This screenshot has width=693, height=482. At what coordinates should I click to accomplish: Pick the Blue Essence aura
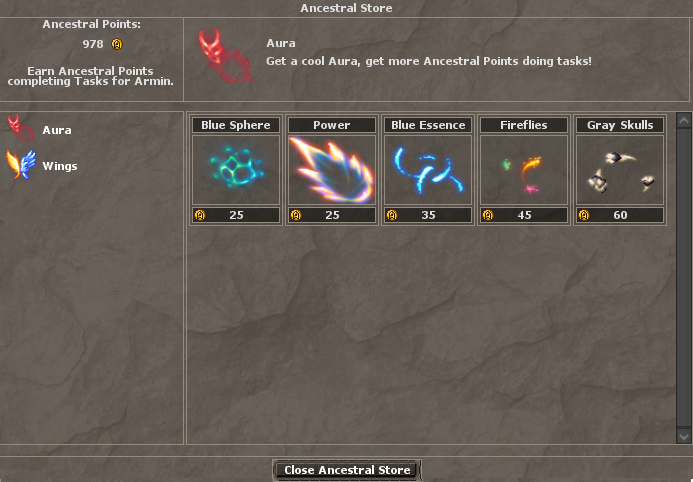[427, 169]
